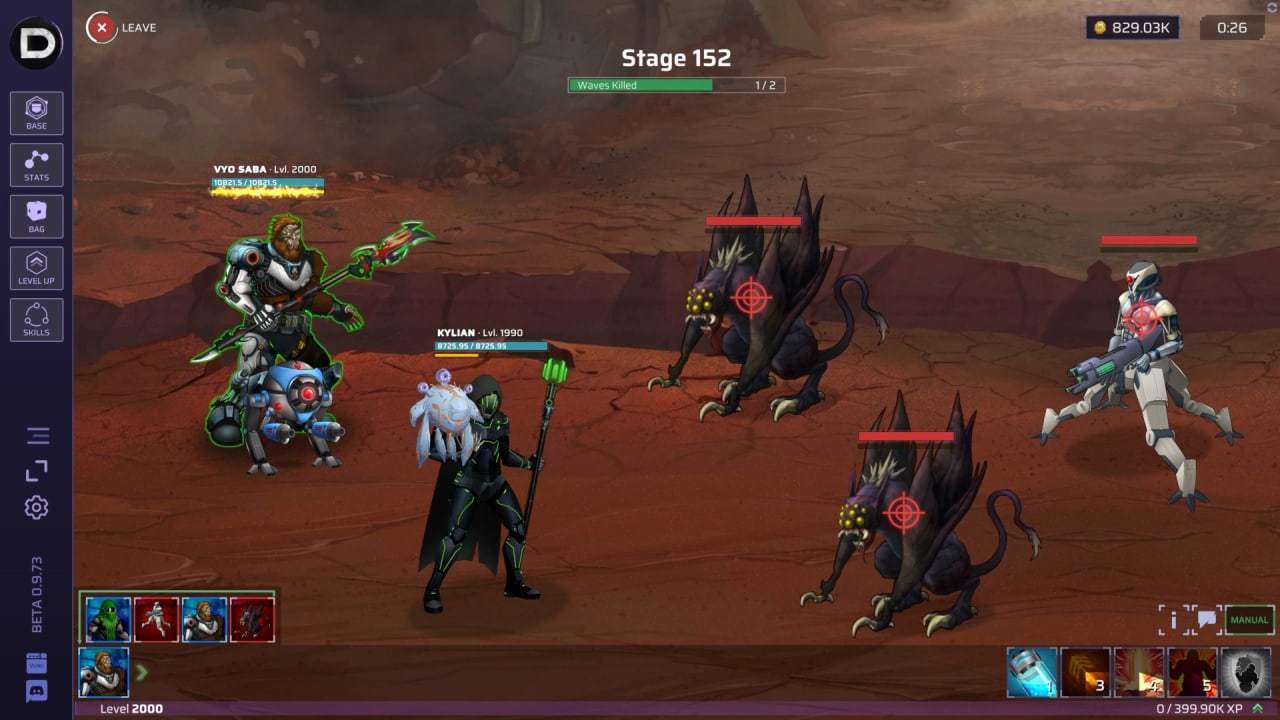Viewport: 1280px width, 720px height.
Task: Toggle the Manual combat mode button
Action: (1249, 620)
